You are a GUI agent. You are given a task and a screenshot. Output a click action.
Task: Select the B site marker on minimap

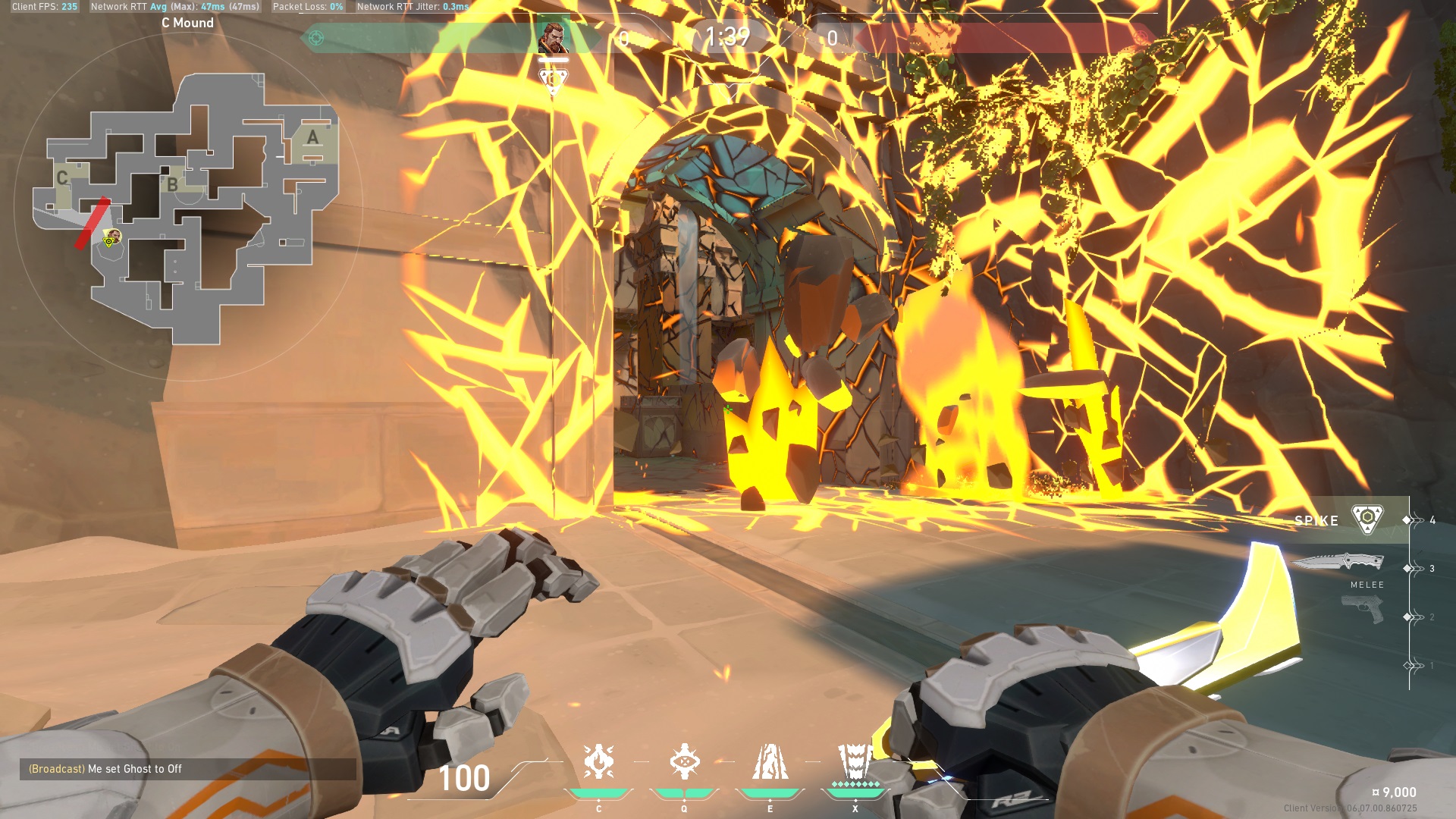tap(173, 184)
